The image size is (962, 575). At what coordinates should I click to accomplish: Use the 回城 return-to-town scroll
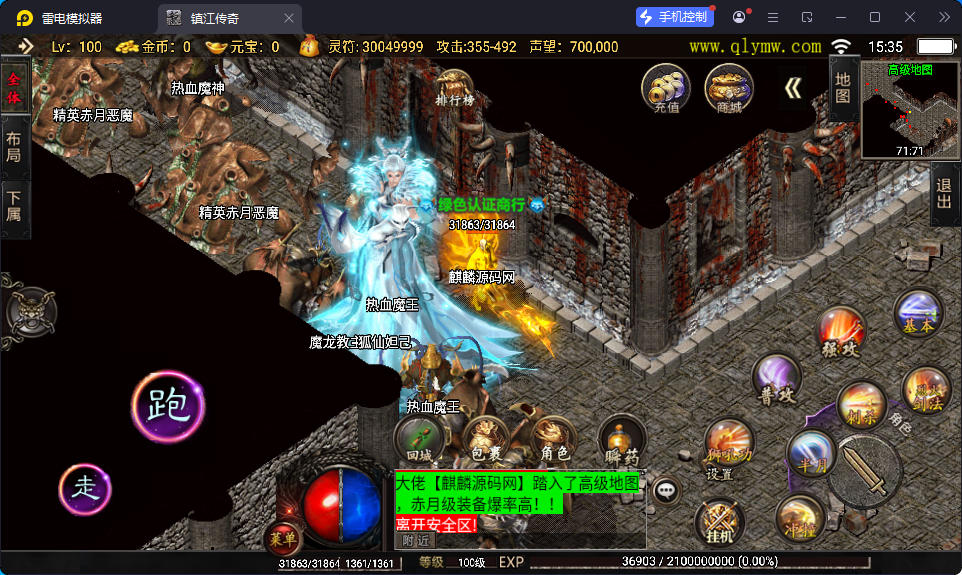418,438
